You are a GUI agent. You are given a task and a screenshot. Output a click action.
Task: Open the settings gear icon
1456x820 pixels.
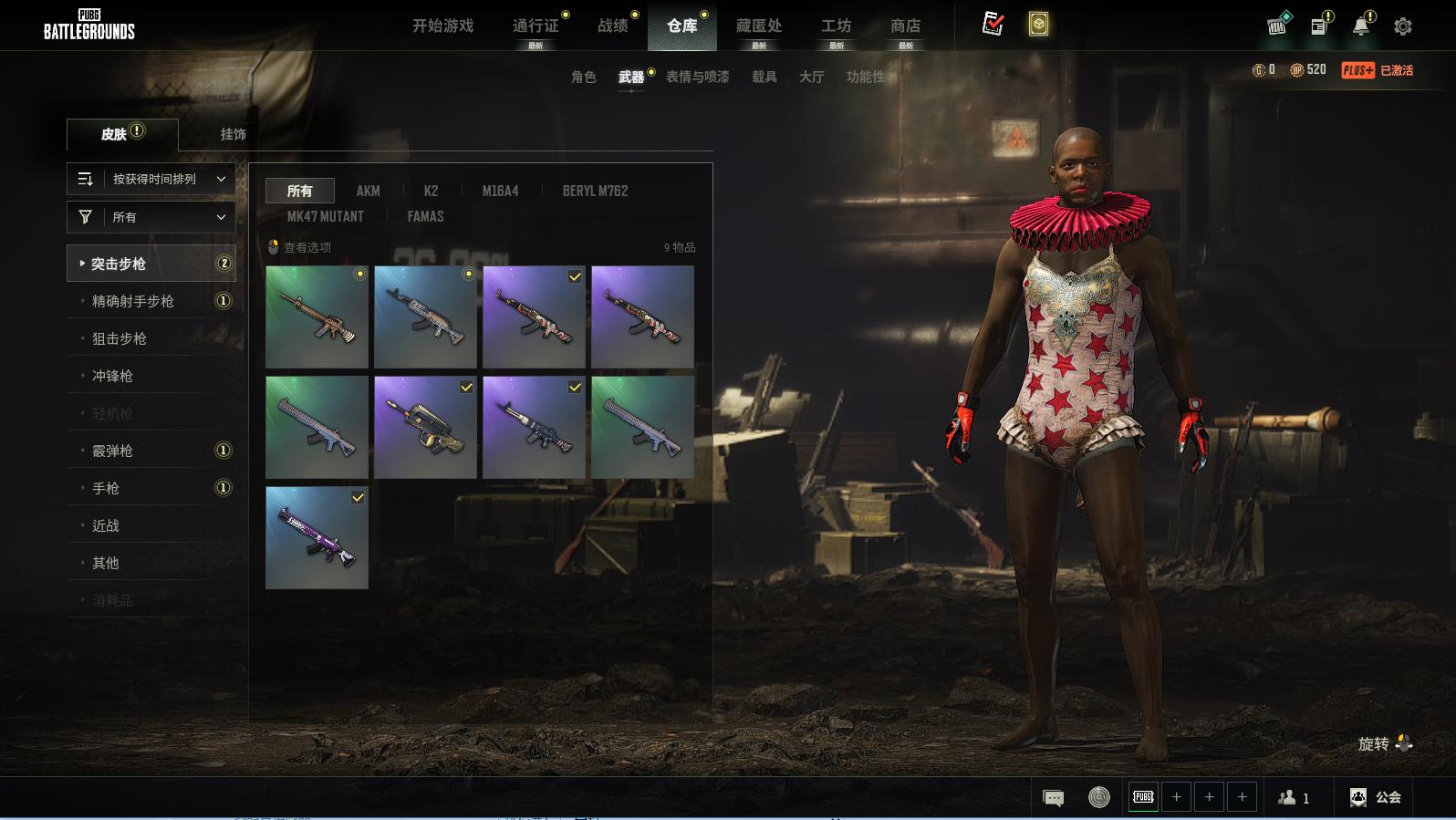pos(1403,26)
